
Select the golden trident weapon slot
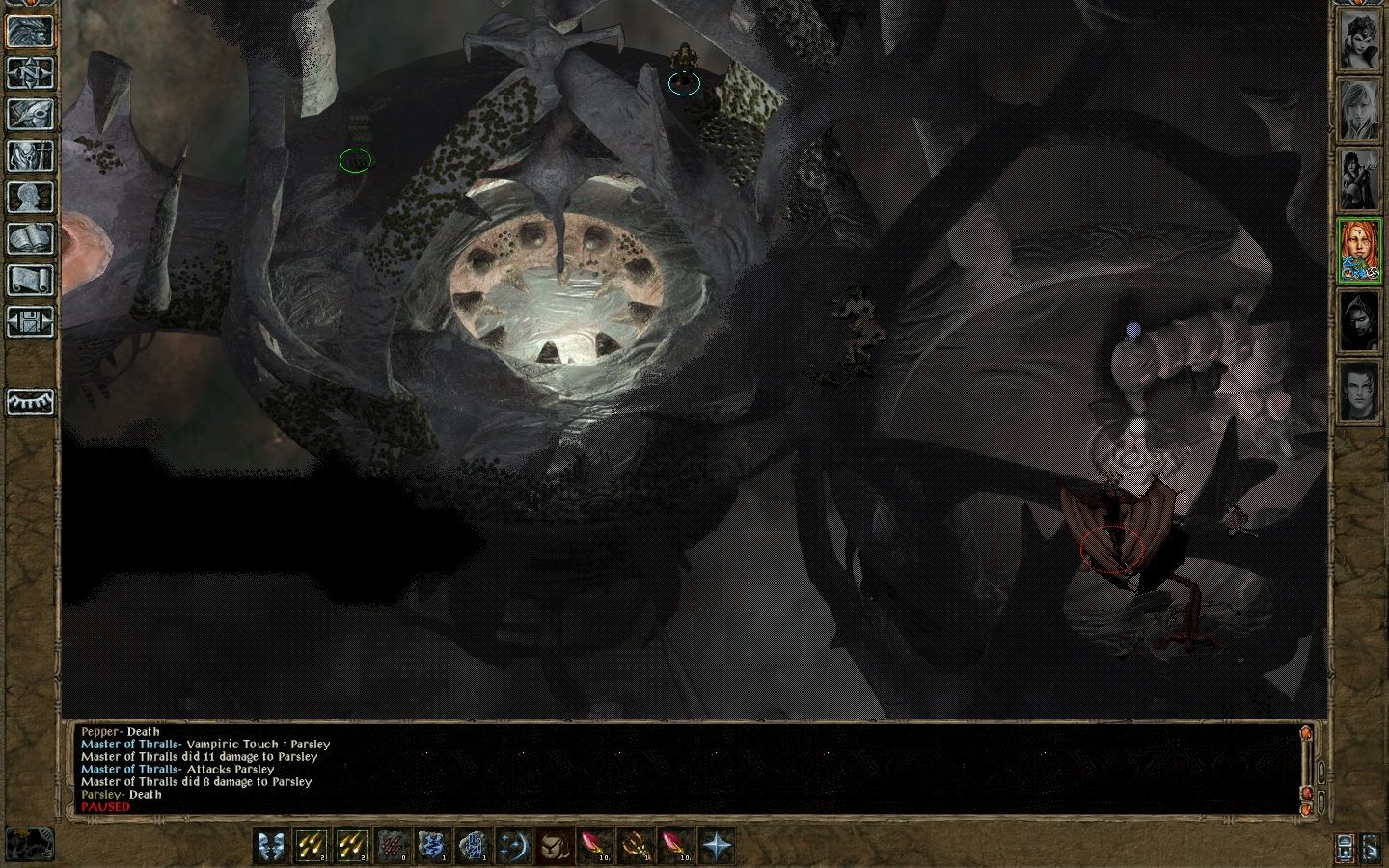[635, 846]
